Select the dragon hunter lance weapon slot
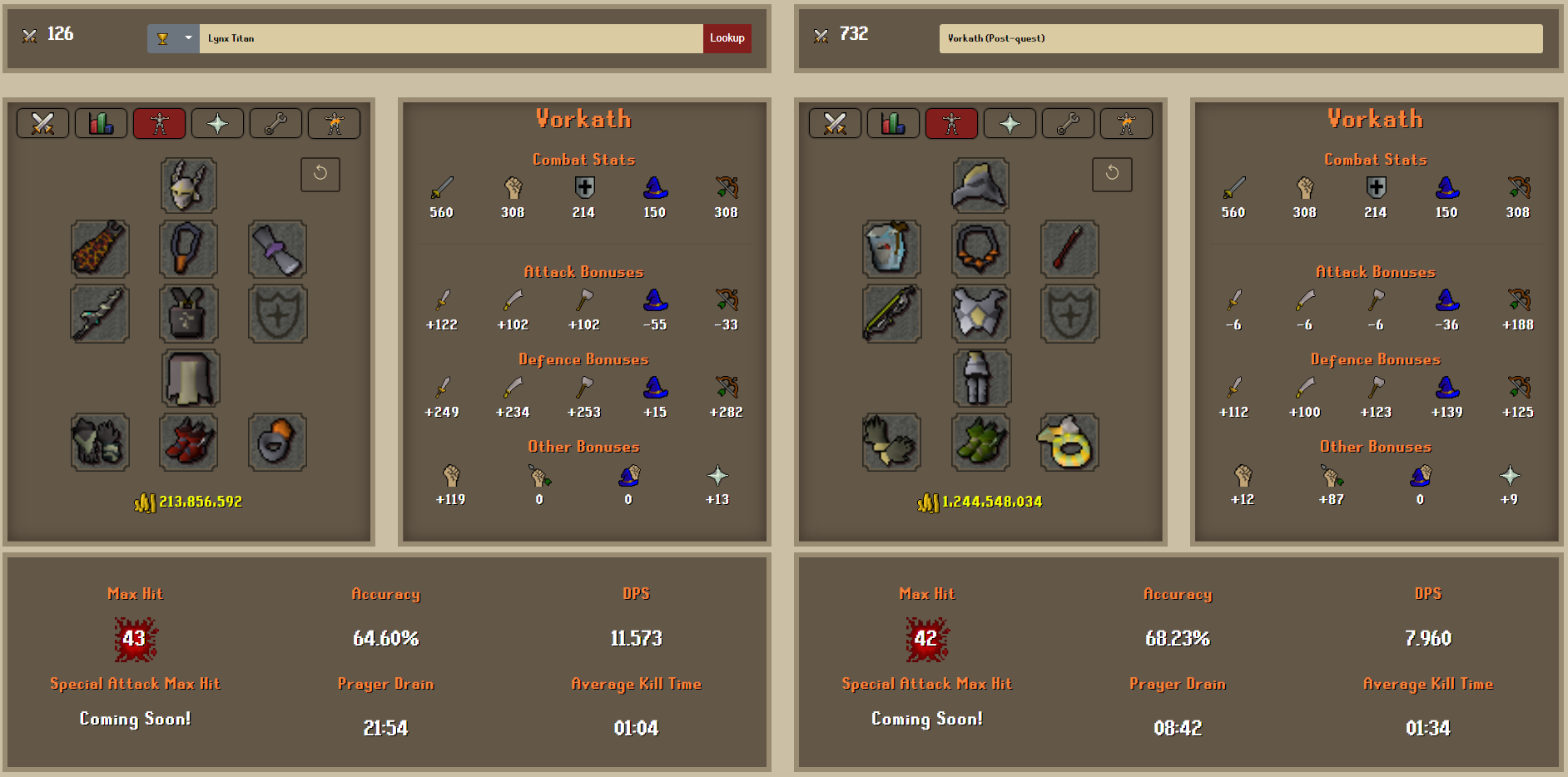Viewport: 1568px width, 777px height. 100,314
